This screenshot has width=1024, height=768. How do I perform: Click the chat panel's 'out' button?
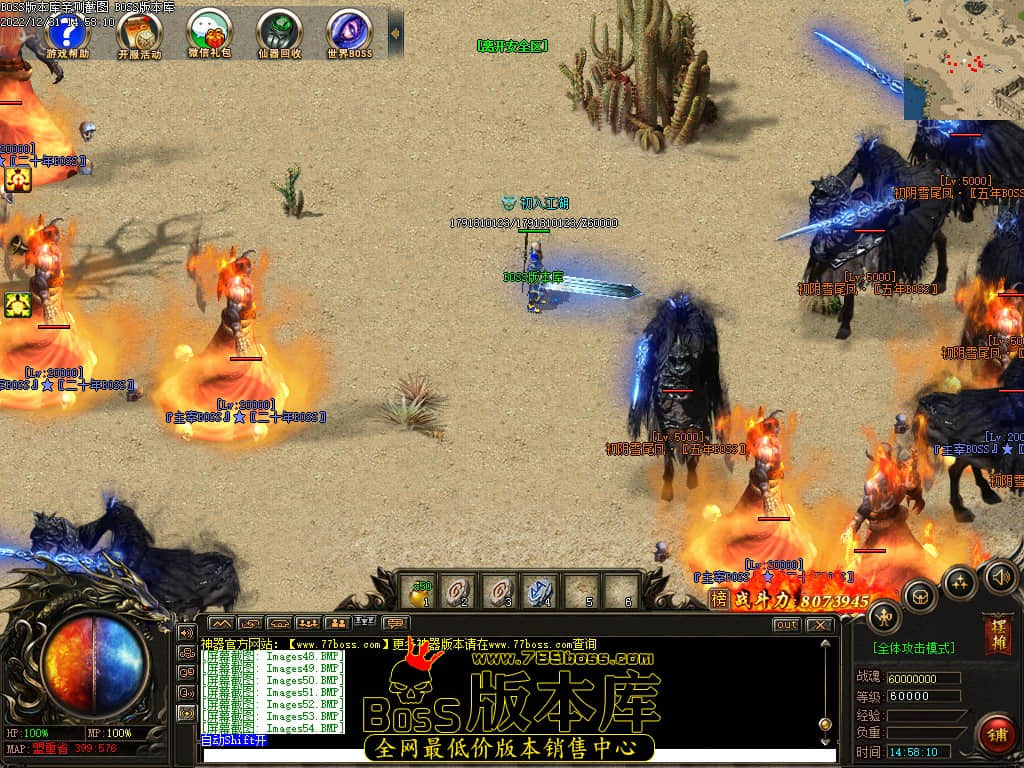[787, 625]
